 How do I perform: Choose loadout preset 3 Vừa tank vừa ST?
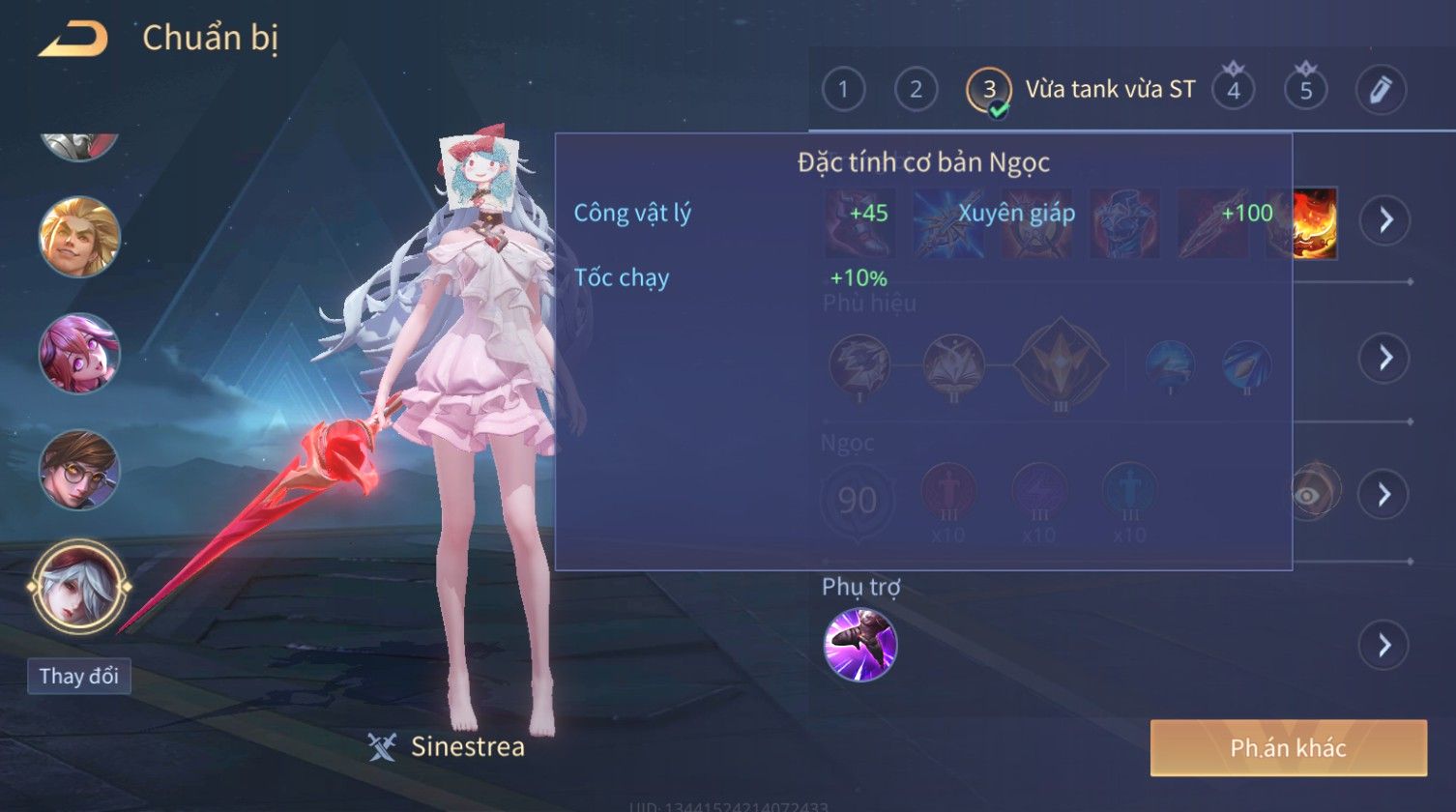point(989,90)
